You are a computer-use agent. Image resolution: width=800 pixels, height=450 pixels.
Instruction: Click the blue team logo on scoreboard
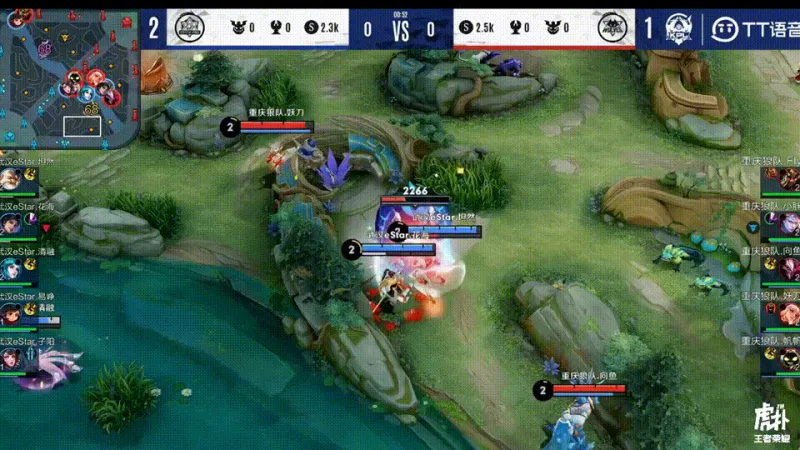[x=185, y=28]
